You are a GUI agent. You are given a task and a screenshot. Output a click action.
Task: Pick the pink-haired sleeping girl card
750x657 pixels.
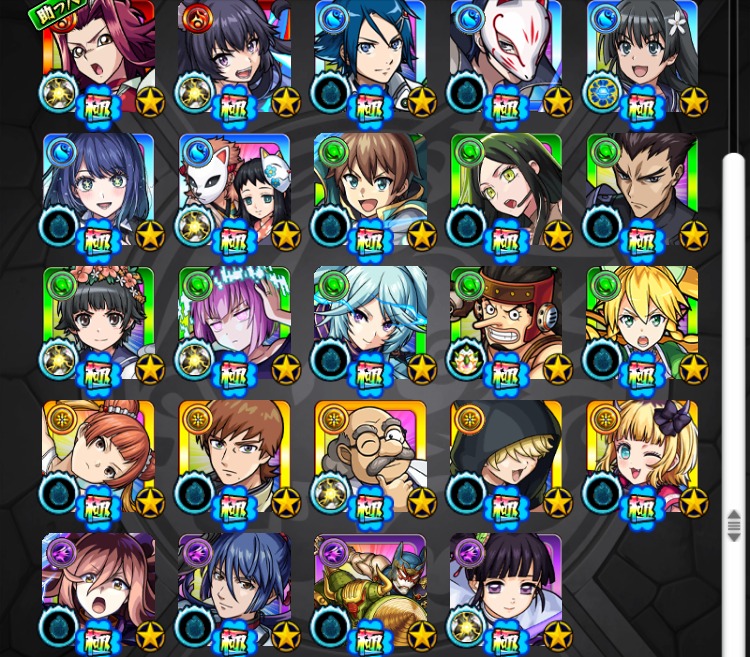pyautogui.click(x=234, y=323)
